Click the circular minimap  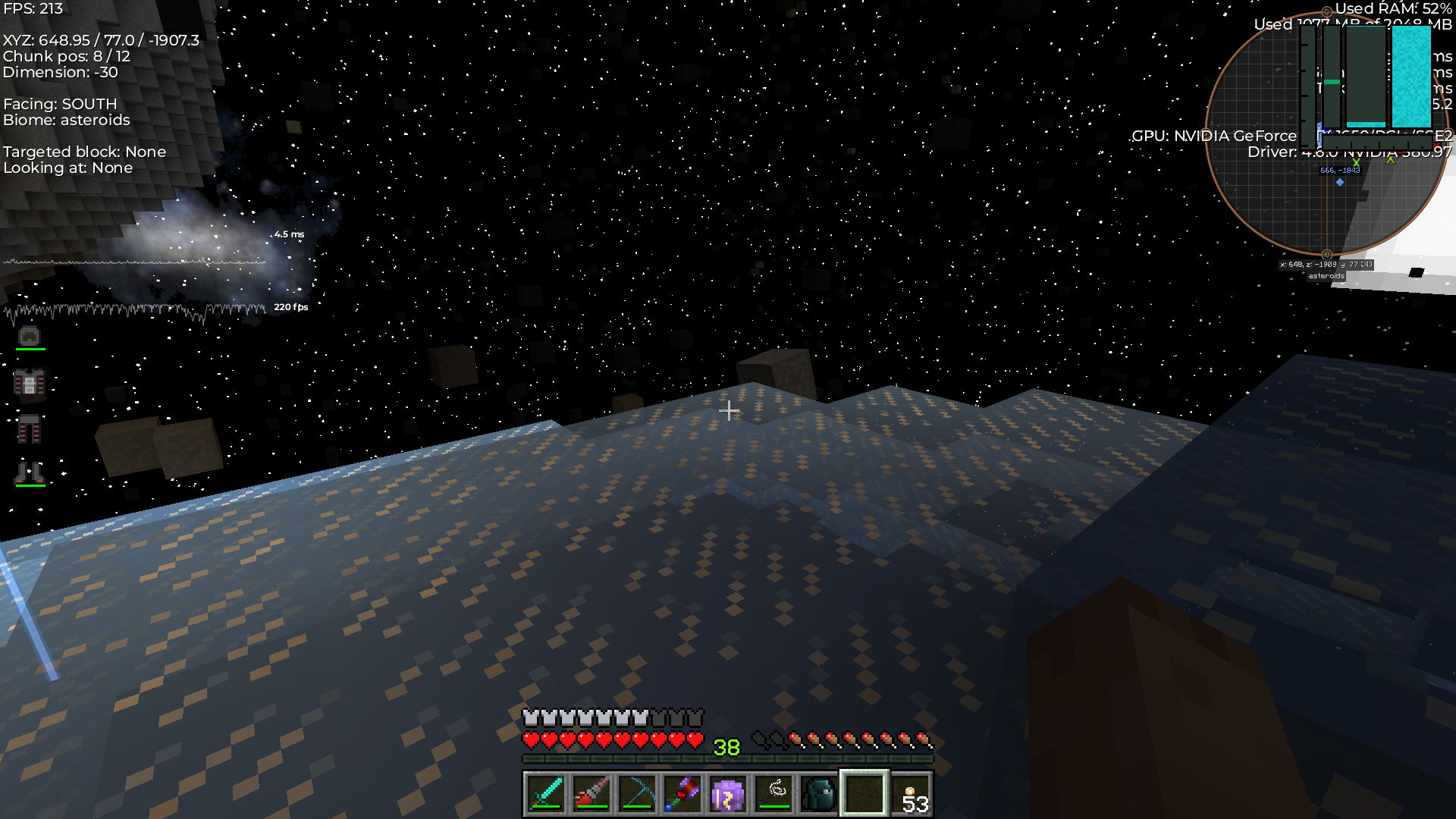tap(1326, 133)
